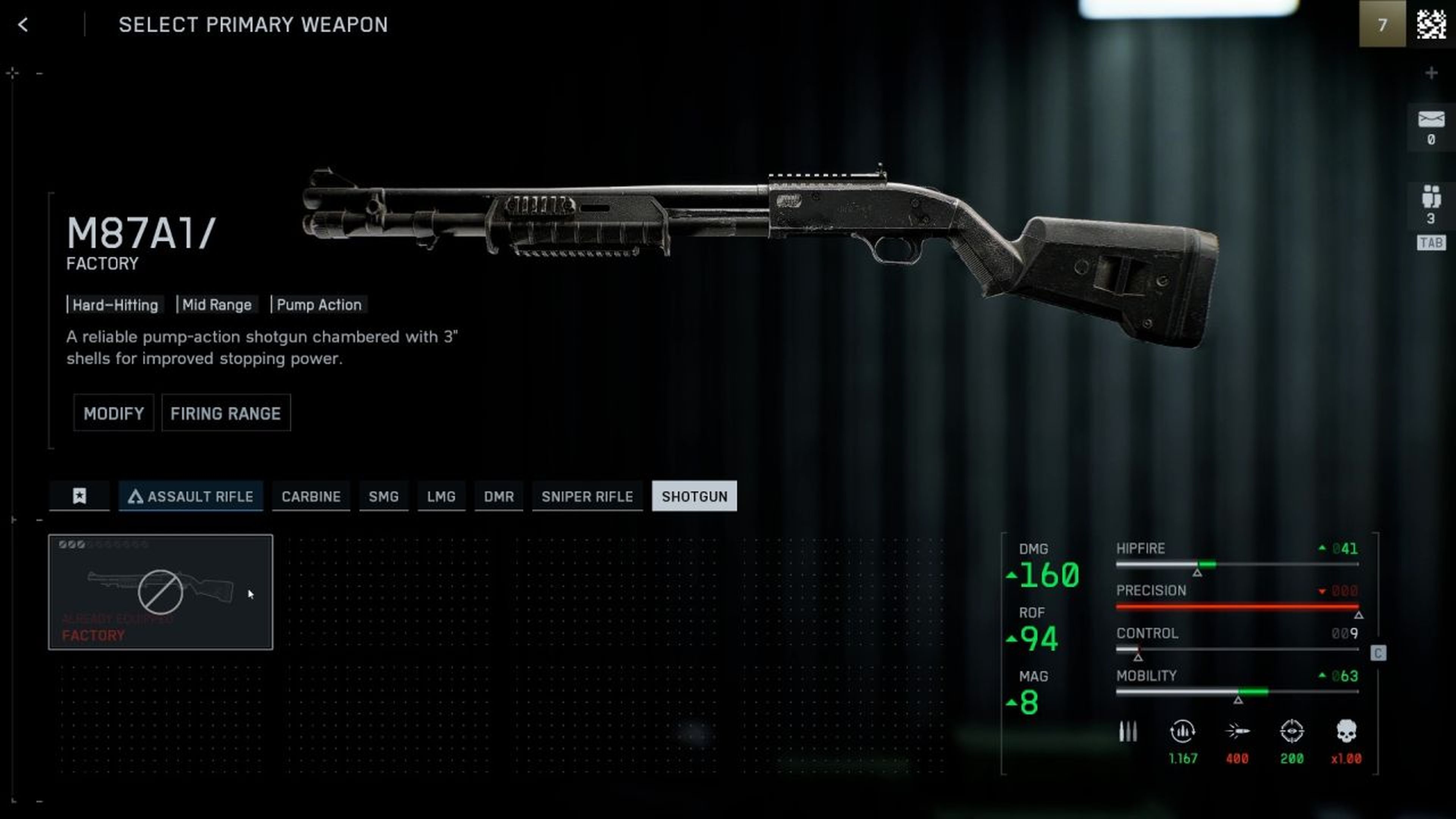Open the FIRING RANGE
Image resolution: width=1456 pixels, height=819 pixels.
click(226, 413)
